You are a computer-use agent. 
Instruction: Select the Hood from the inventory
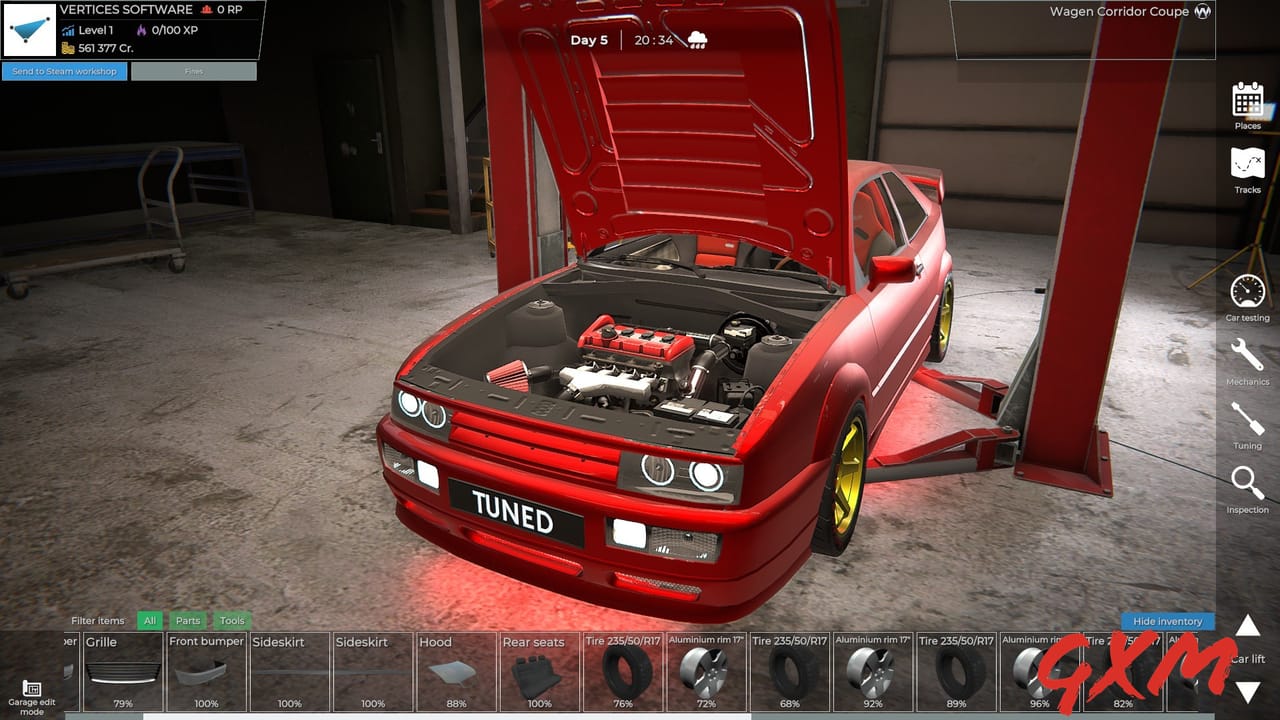pyautogui.click(x=455, y=670)
